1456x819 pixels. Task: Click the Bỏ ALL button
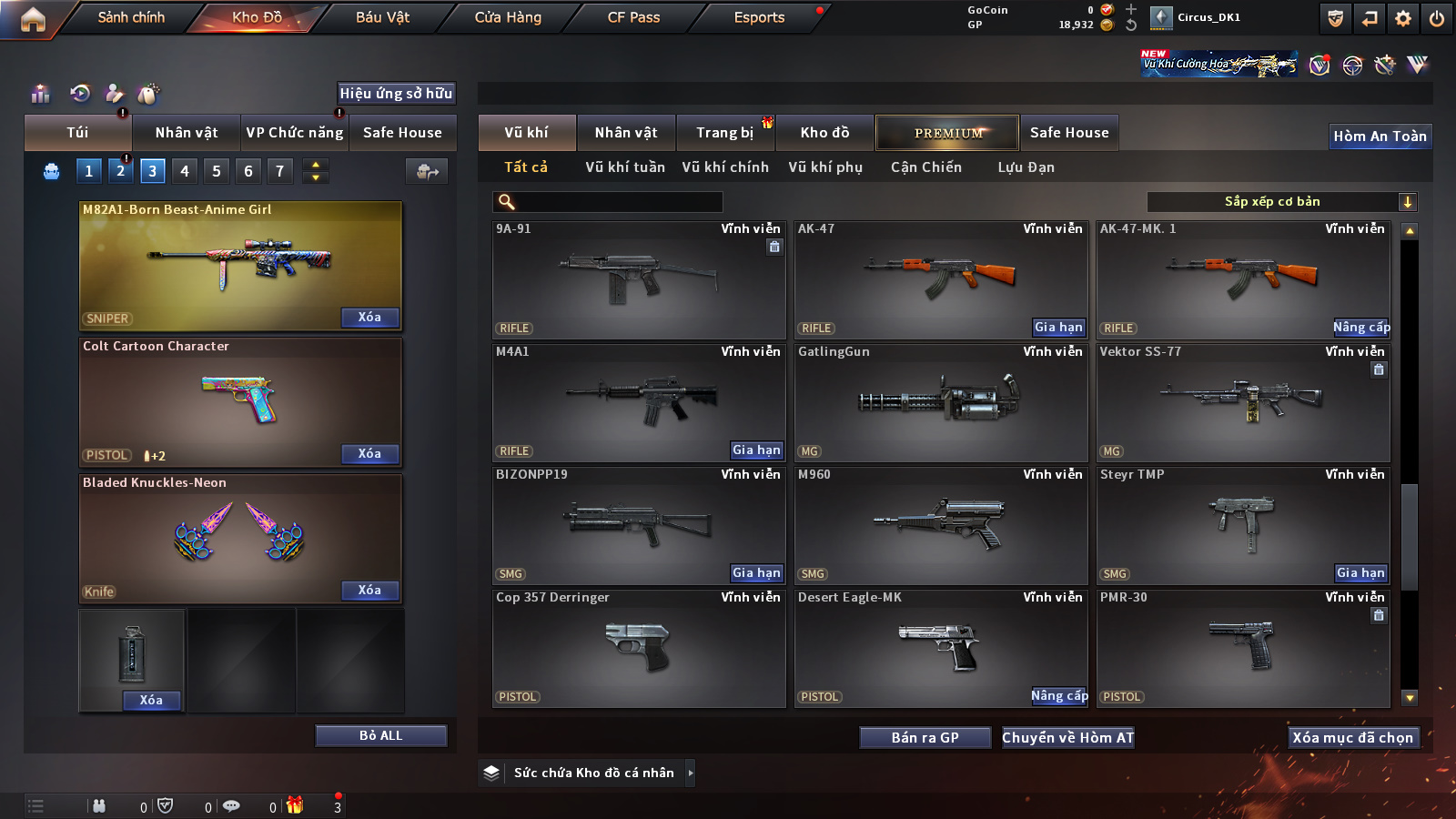point(380,735)
